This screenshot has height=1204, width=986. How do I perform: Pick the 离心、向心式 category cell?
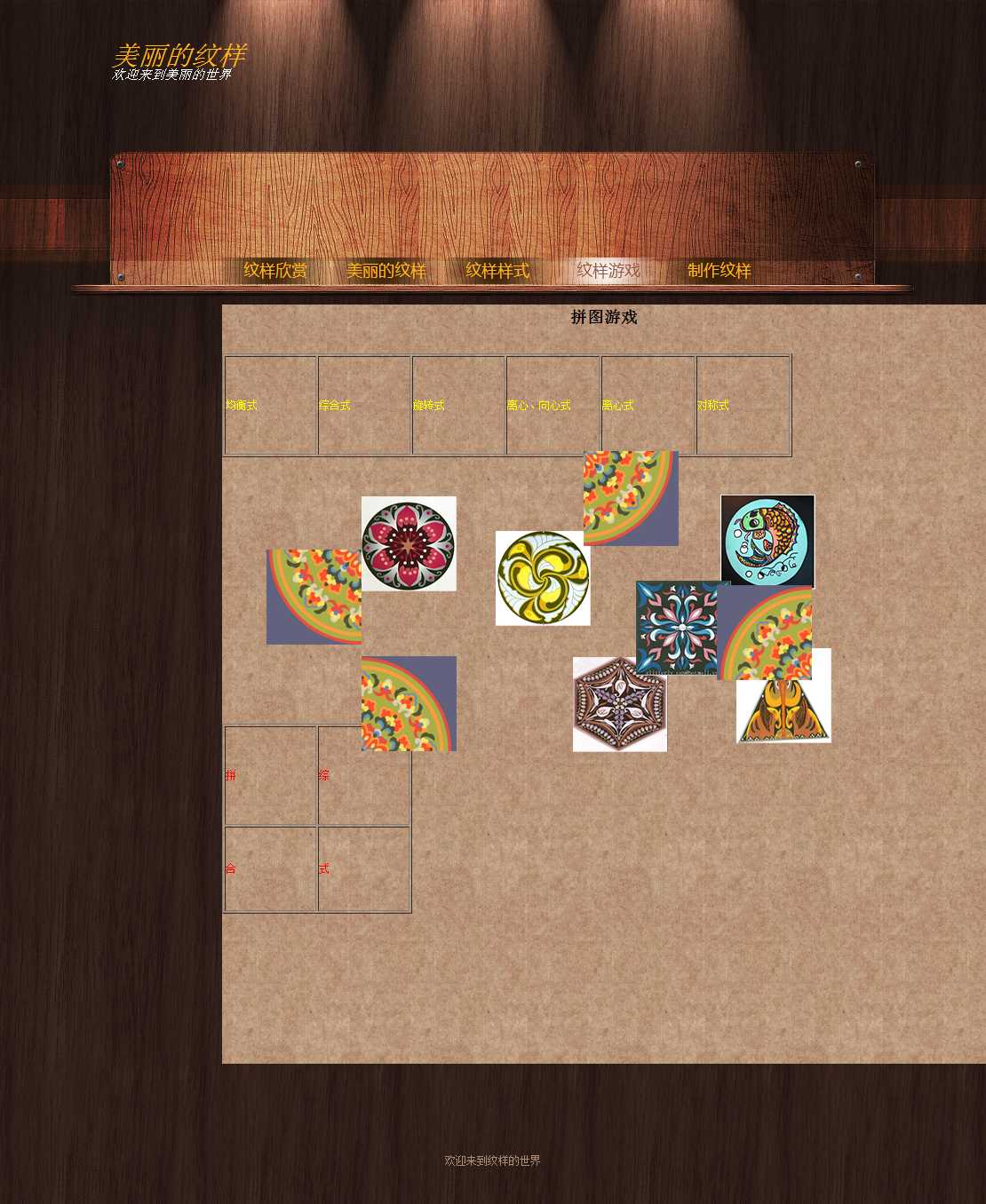[553, 406]
